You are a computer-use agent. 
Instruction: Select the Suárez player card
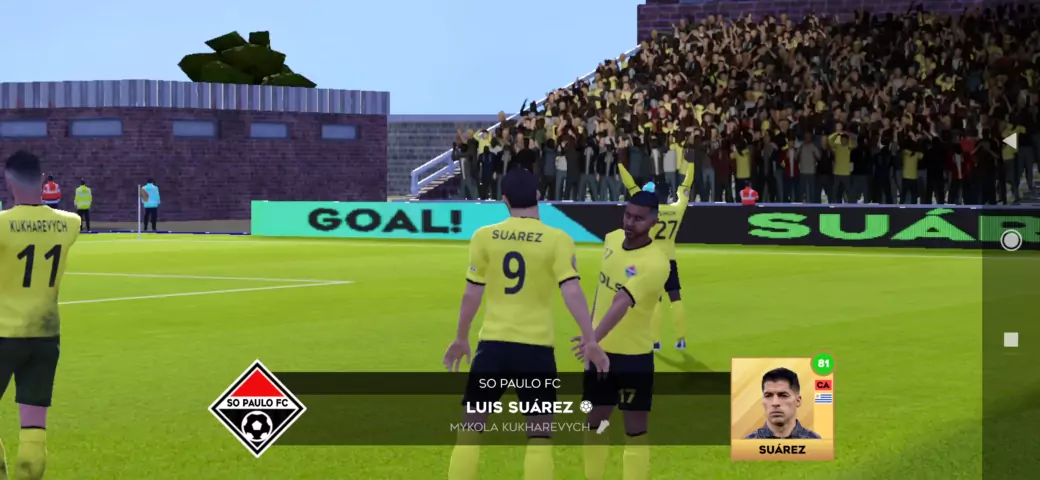click(x=782, y=408)
